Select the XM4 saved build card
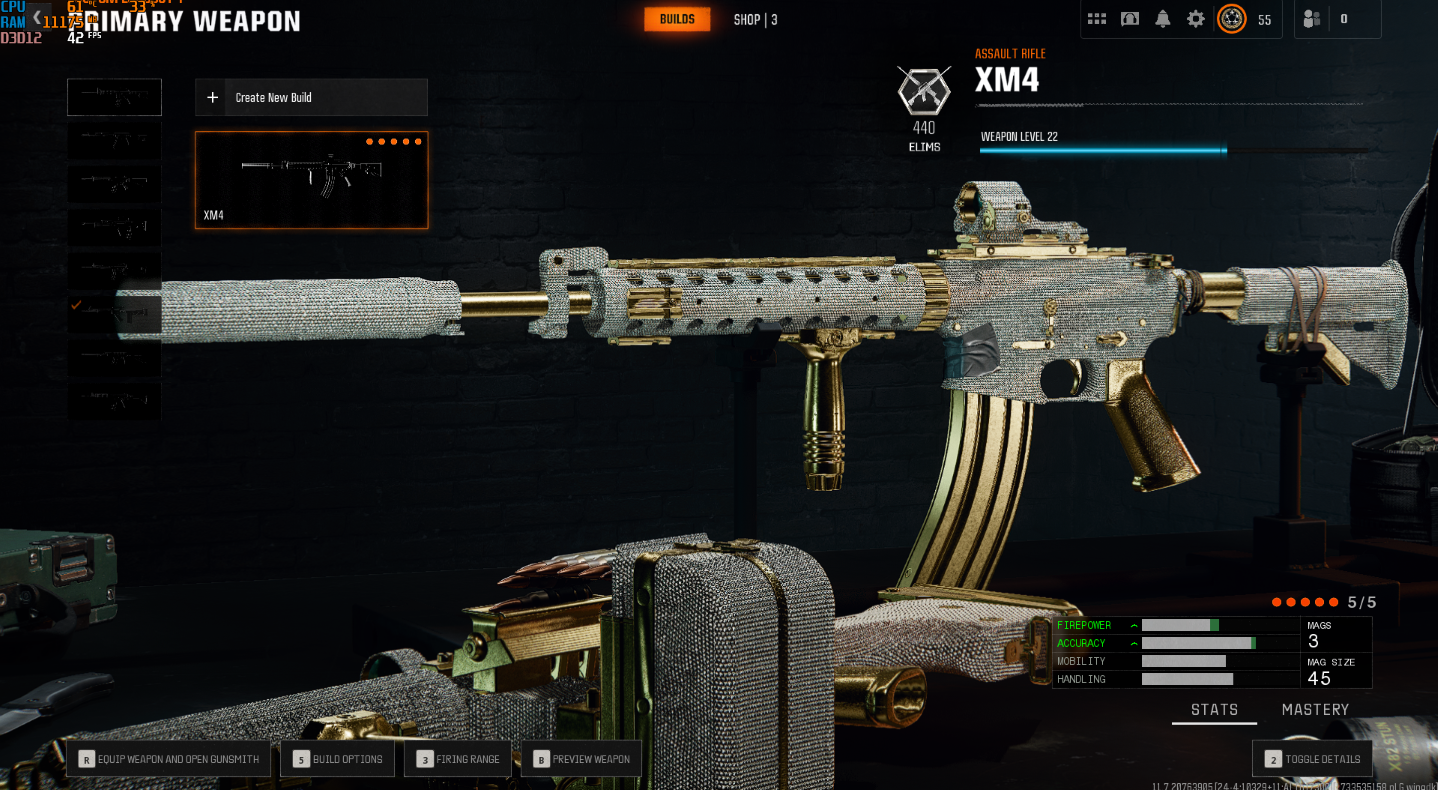The image size is (1438, 790). pos(310,180)
